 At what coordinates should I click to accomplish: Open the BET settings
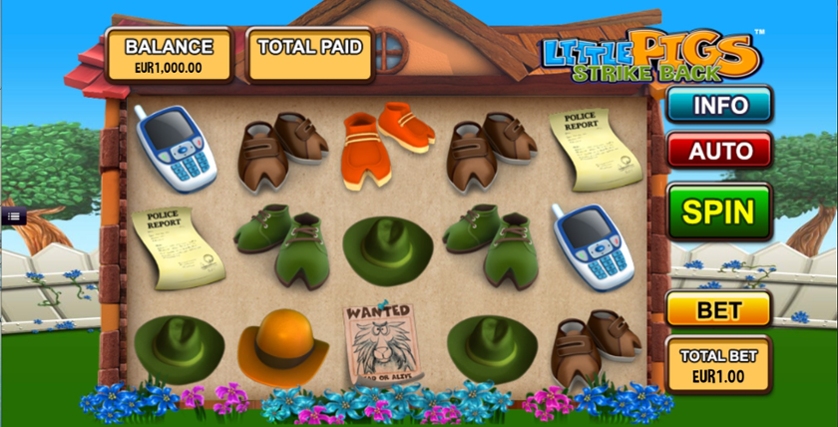[718, 310]
